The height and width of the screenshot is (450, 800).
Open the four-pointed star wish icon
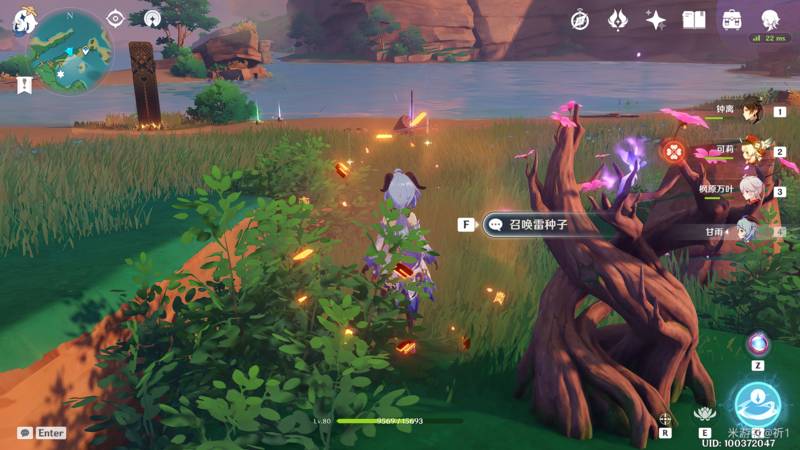point(656,19)
